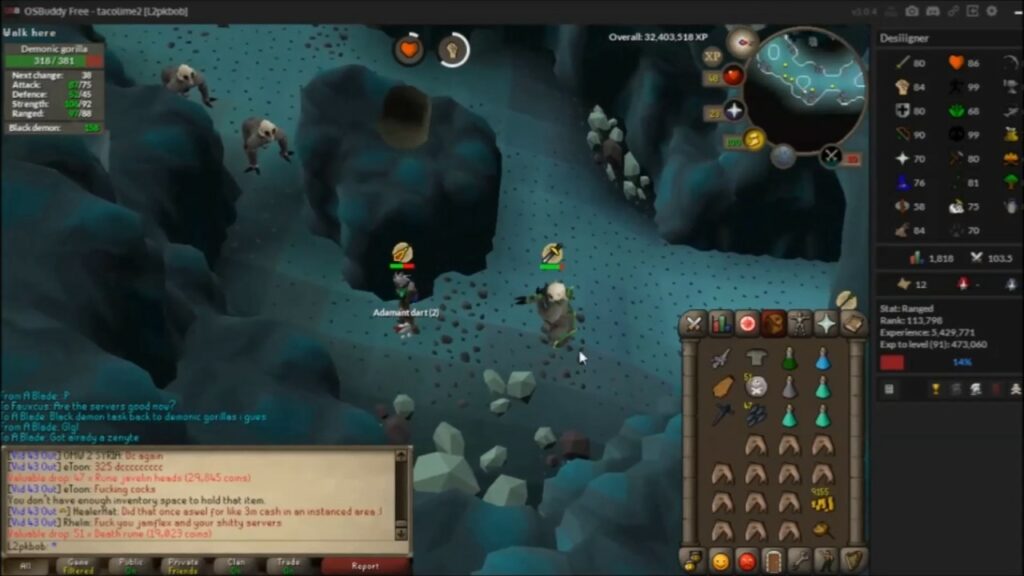Viewport: 1024px width, 576px height.
Task: Open the Friends List smiley tab
Action: (x=720, y=561)
